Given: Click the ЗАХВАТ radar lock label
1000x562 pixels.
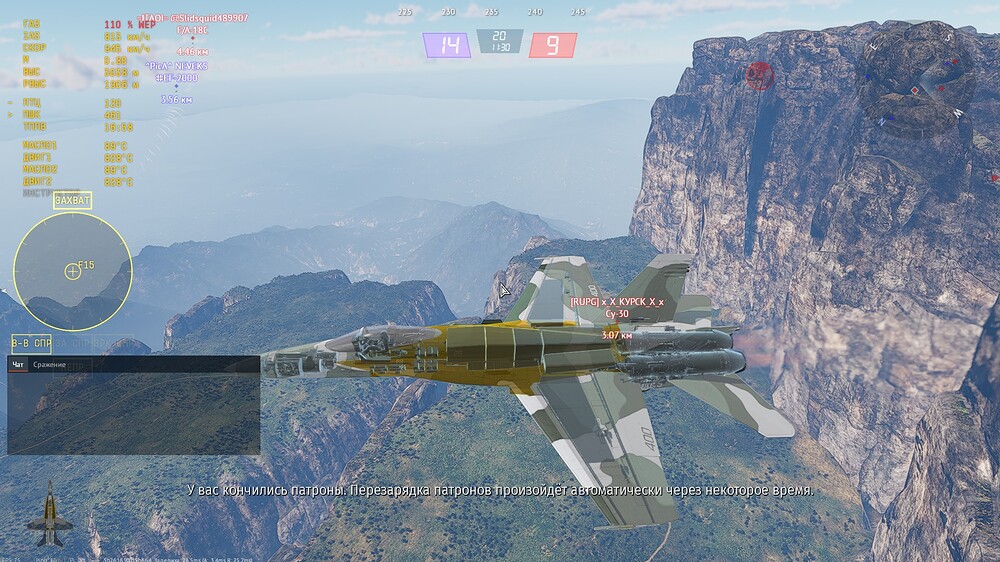Looking at the screenshot, I should (72, 200).
